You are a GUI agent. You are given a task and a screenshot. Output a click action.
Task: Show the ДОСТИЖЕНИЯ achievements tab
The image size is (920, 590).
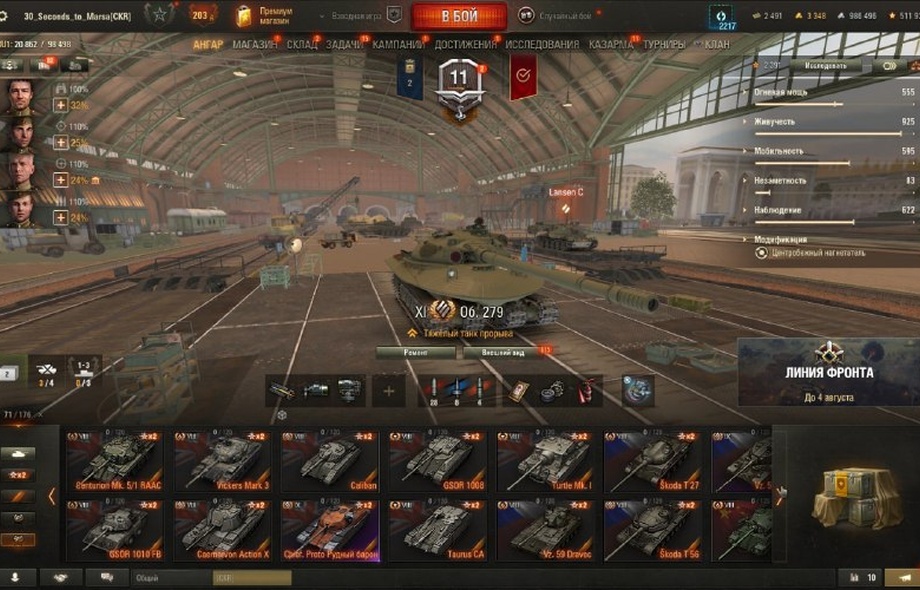(465, 45)
